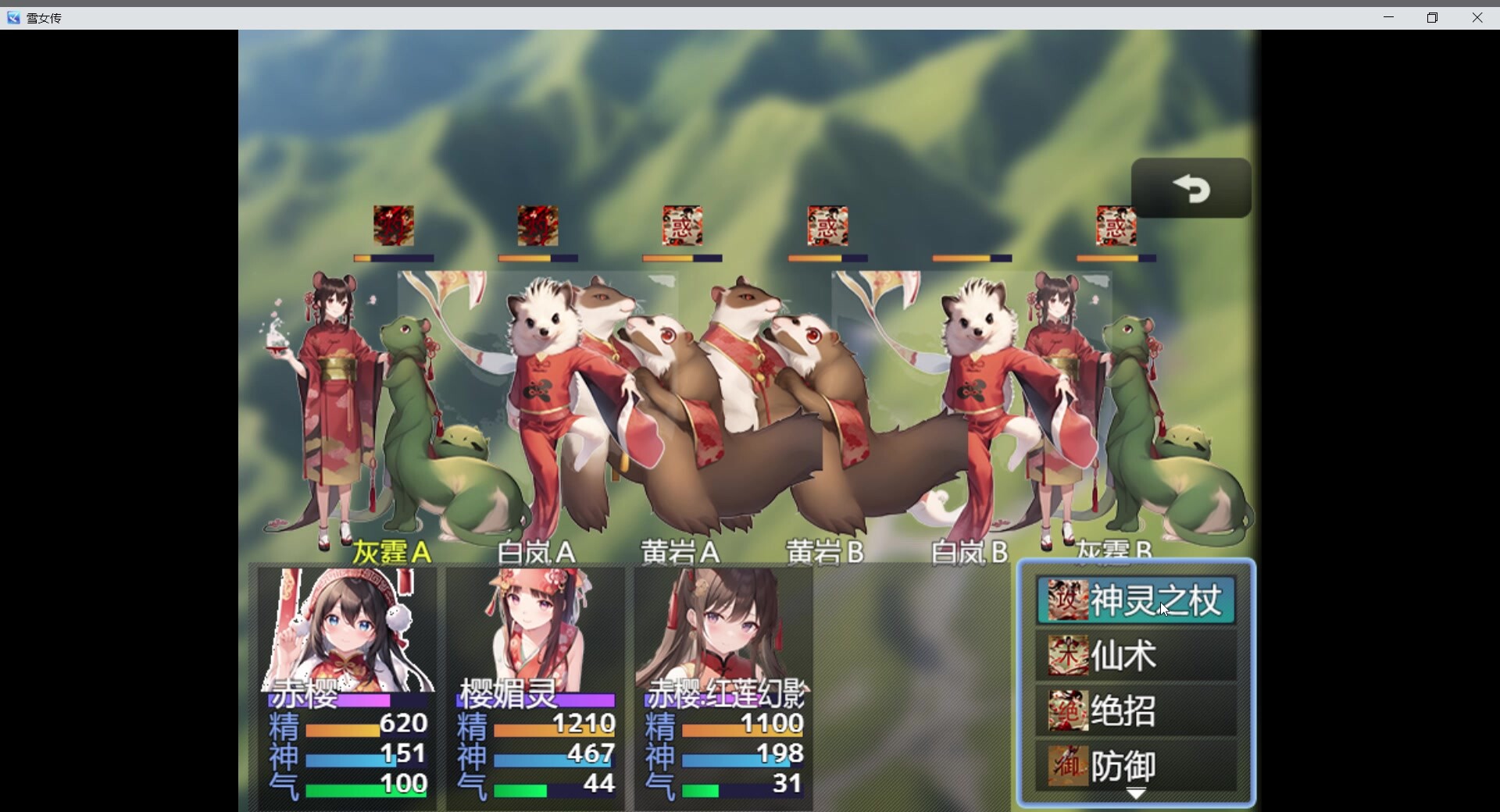Viewport: 1500px width, 812px height.
Task: Click the 仙术 immortal arts icon
Action: point(1067,656)
